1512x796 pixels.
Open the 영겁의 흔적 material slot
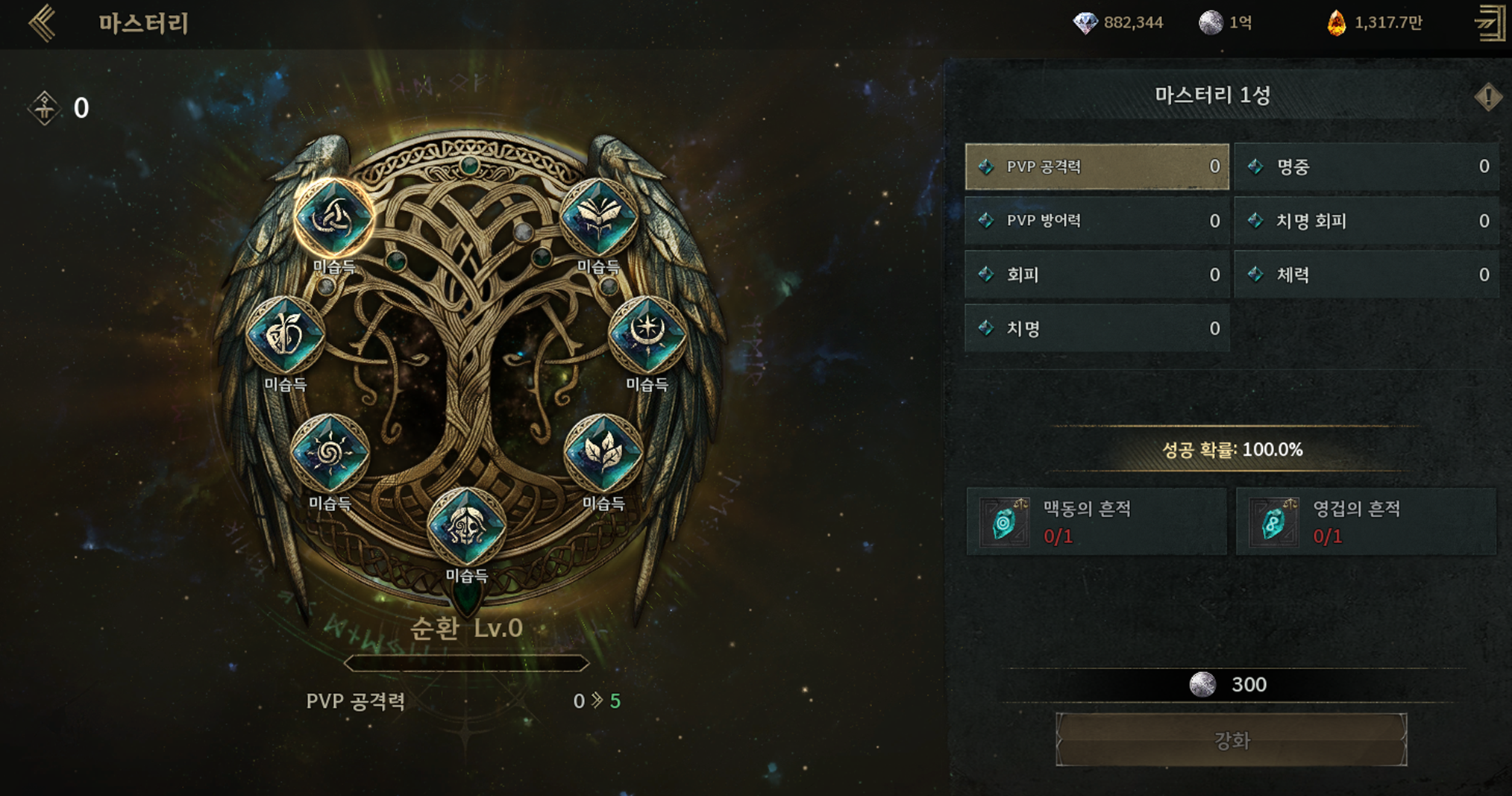1366,521
